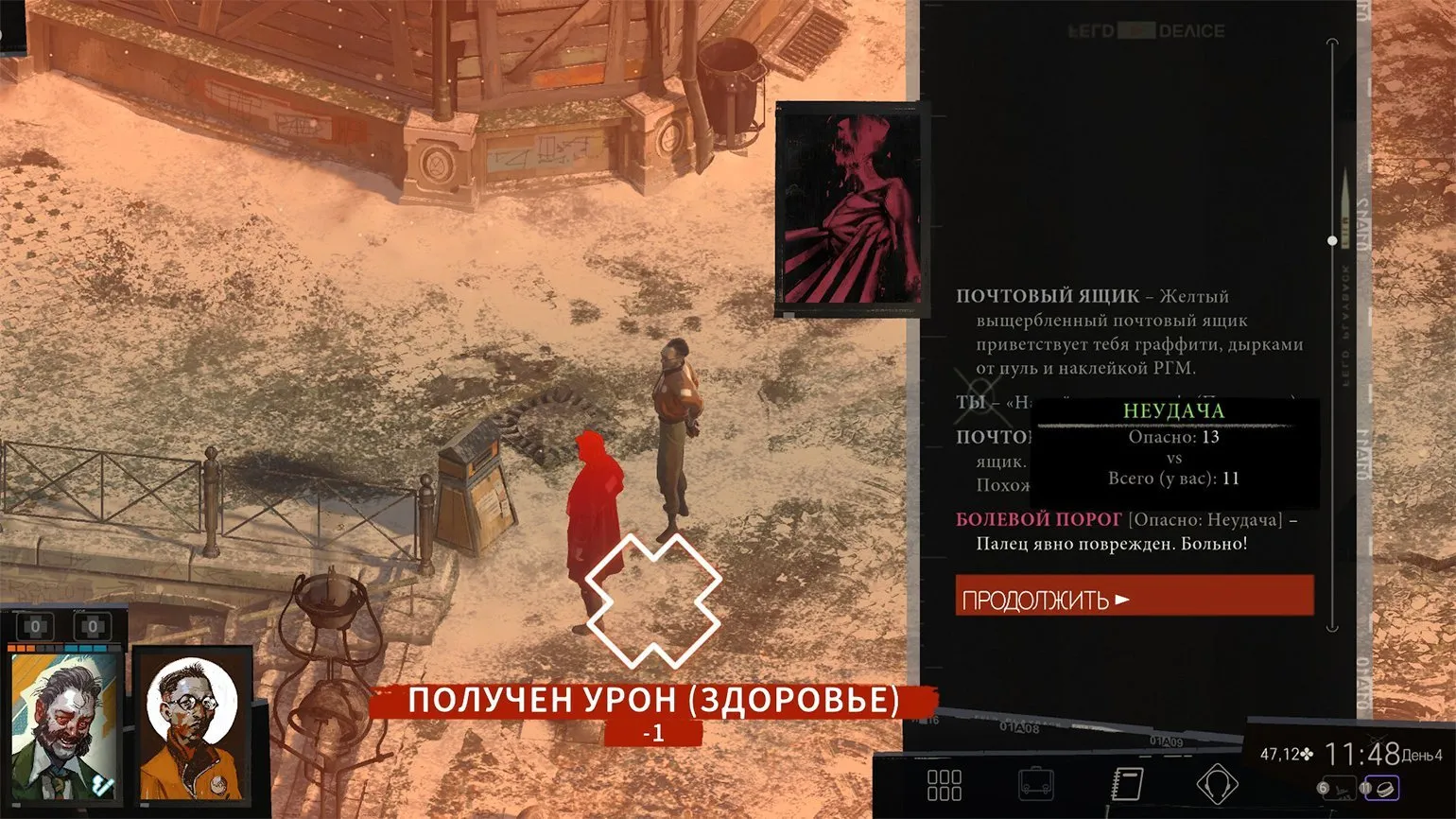This screenshot has height=819, width=1456.
Task: Select the quick item slot marked 6
Action: (x=1339, y=788)
